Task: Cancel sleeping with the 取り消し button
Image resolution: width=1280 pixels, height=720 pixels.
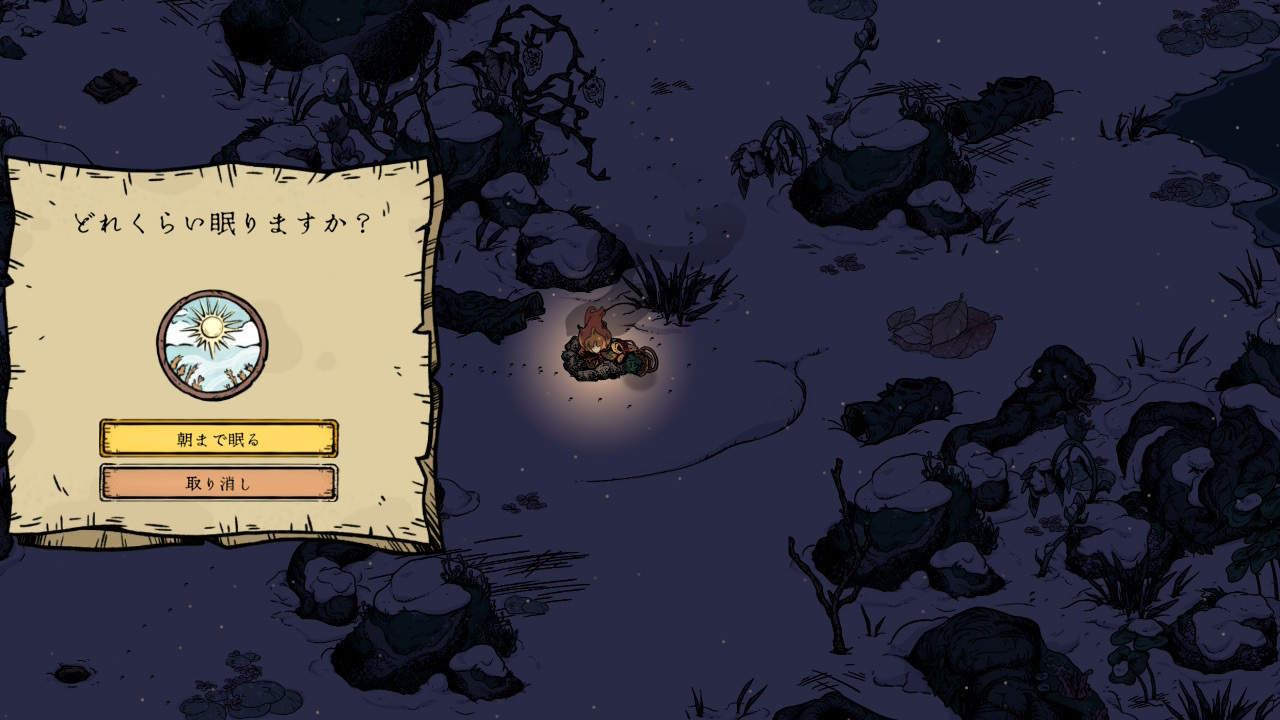Action: point(219,484)
